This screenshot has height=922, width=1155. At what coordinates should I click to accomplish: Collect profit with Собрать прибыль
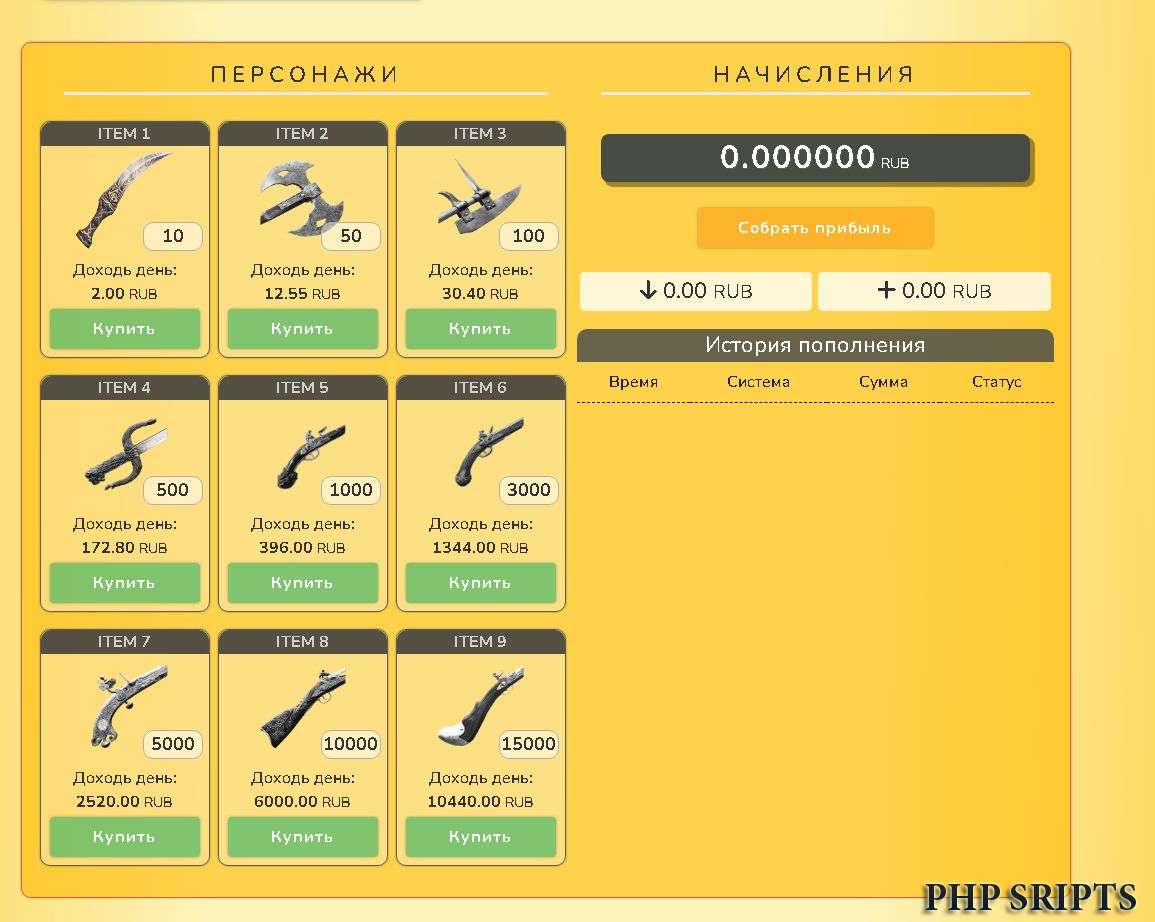click(815, 228)
